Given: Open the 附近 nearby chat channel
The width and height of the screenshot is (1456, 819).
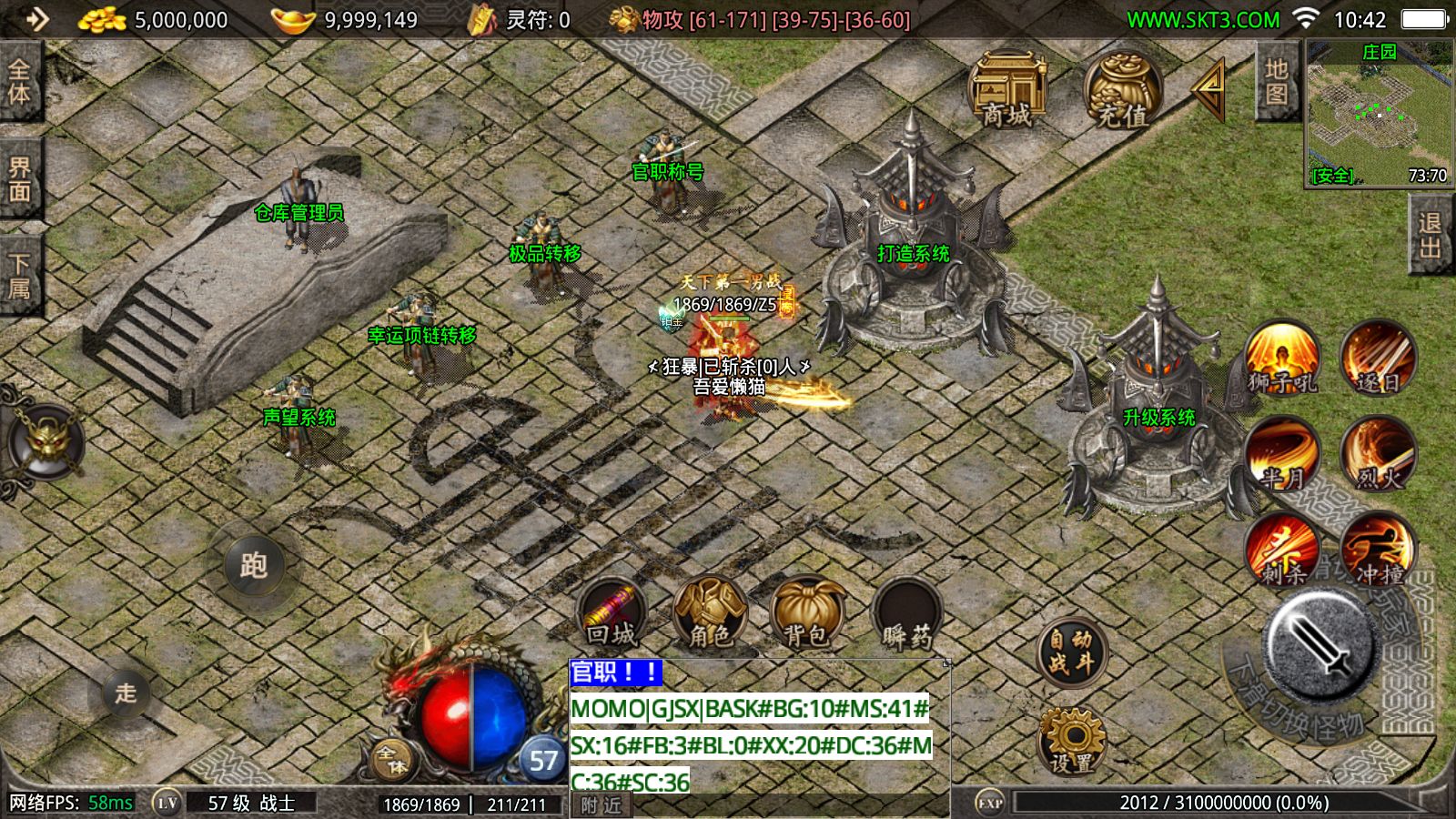Looking at the screenshot, I should [x=601, y=805].
